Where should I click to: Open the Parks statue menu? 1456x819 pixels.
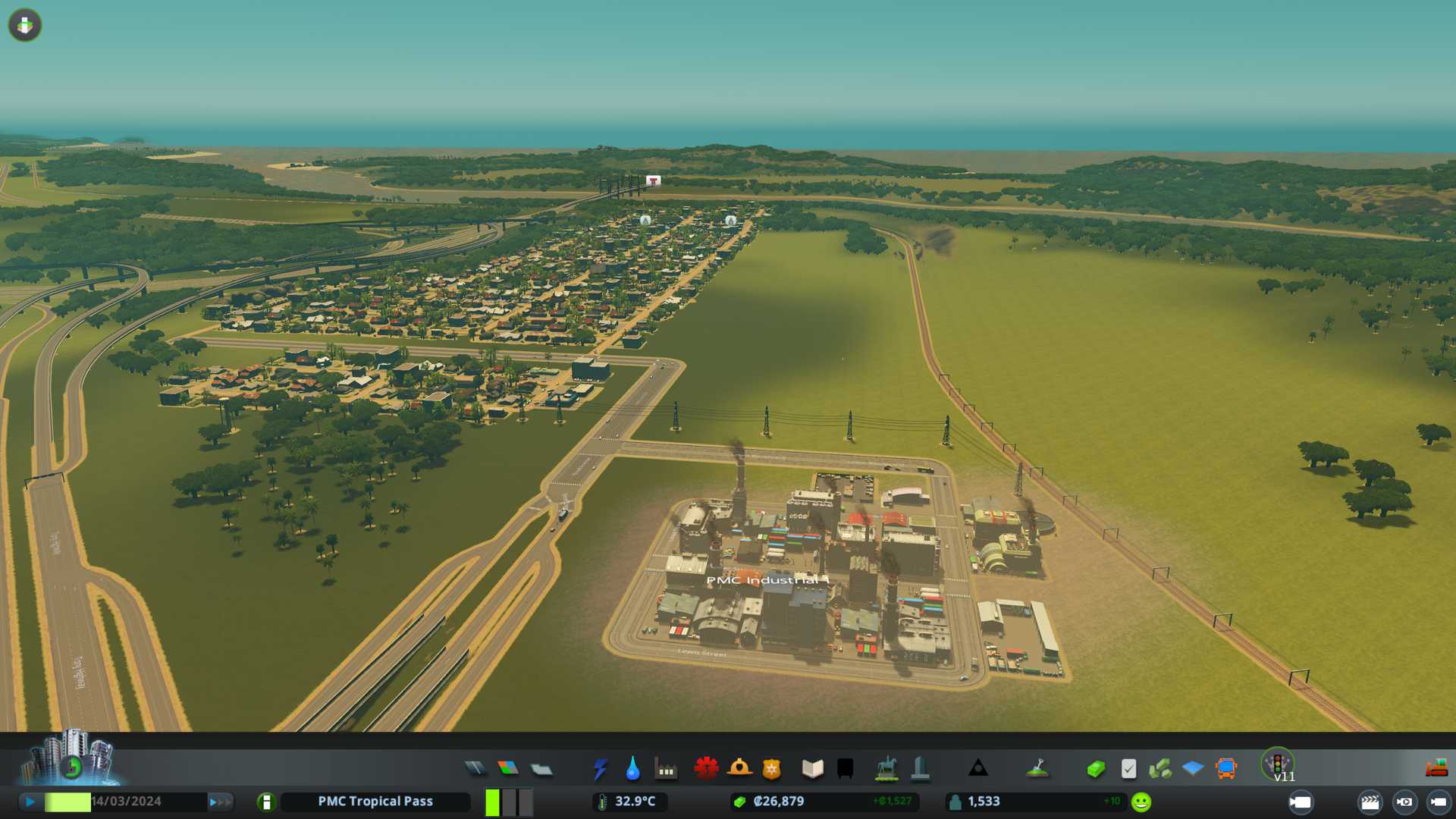point(886,769)
